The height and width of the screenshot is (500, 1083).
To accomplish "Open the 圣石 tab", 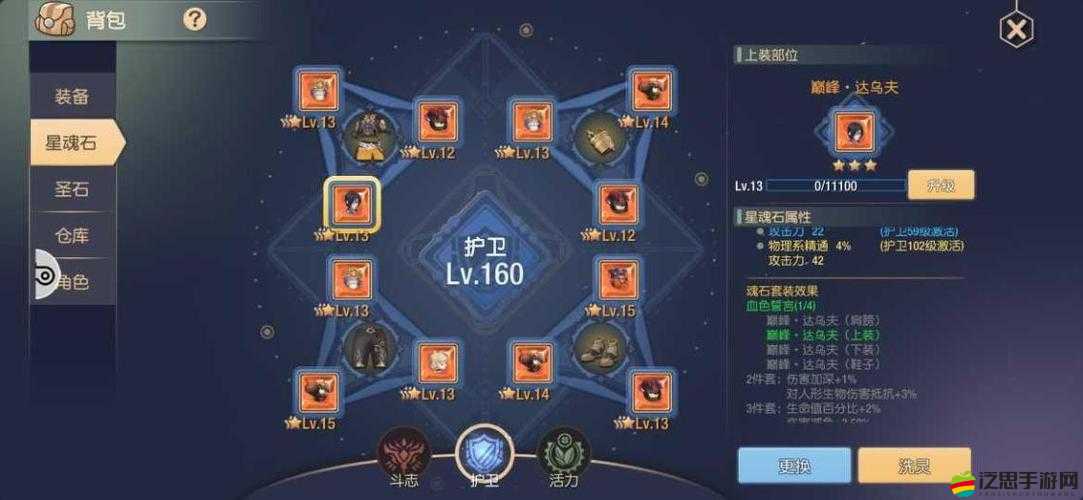I will [x=72, y=189].
